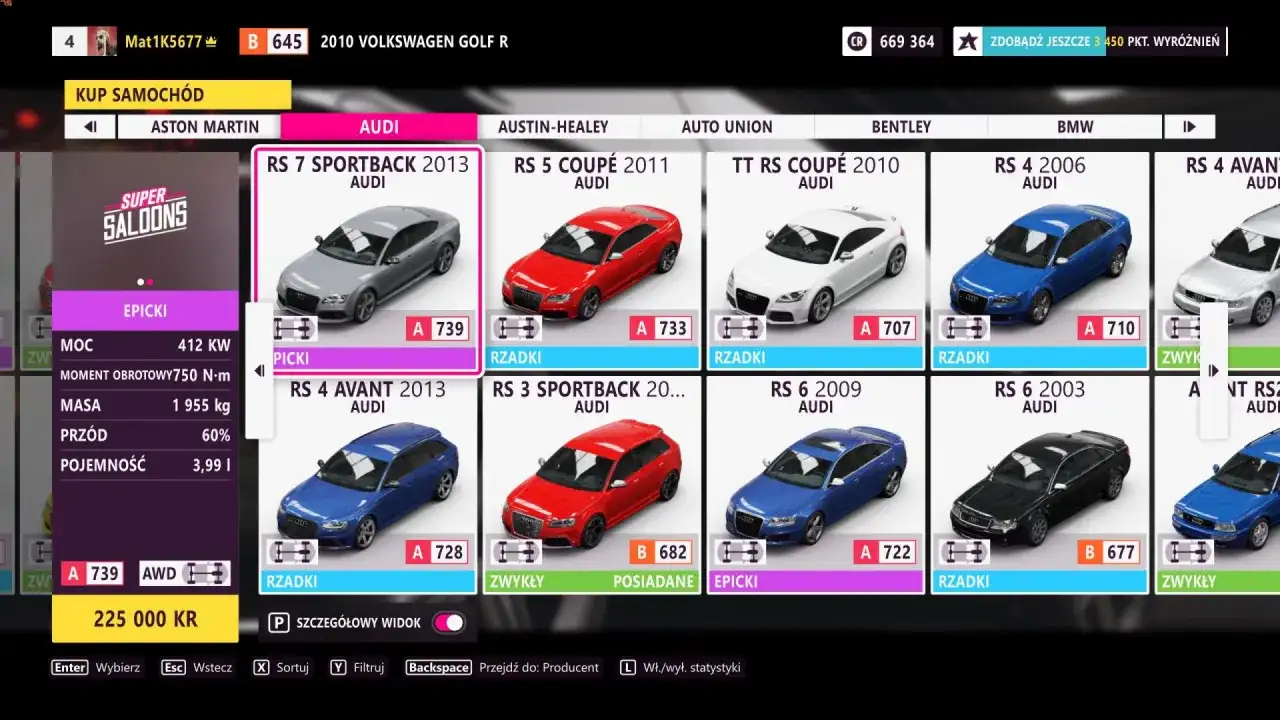Viewport: 1280px width, 720px height.
Task: Click the 225 000 KR price button
Action: [144, 618]
